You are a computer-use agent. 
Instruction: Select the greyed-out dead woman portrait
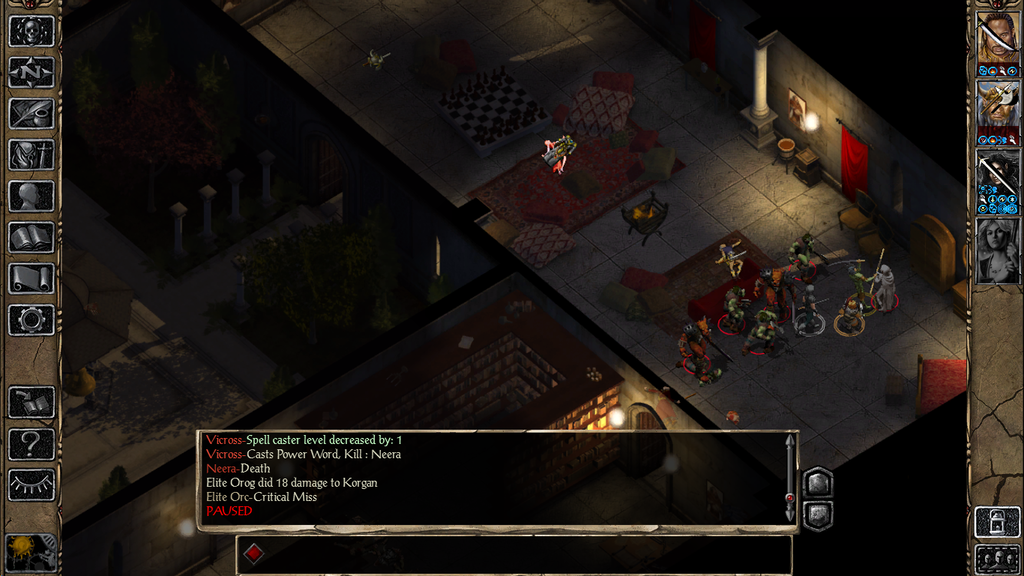tap(997, 250)
